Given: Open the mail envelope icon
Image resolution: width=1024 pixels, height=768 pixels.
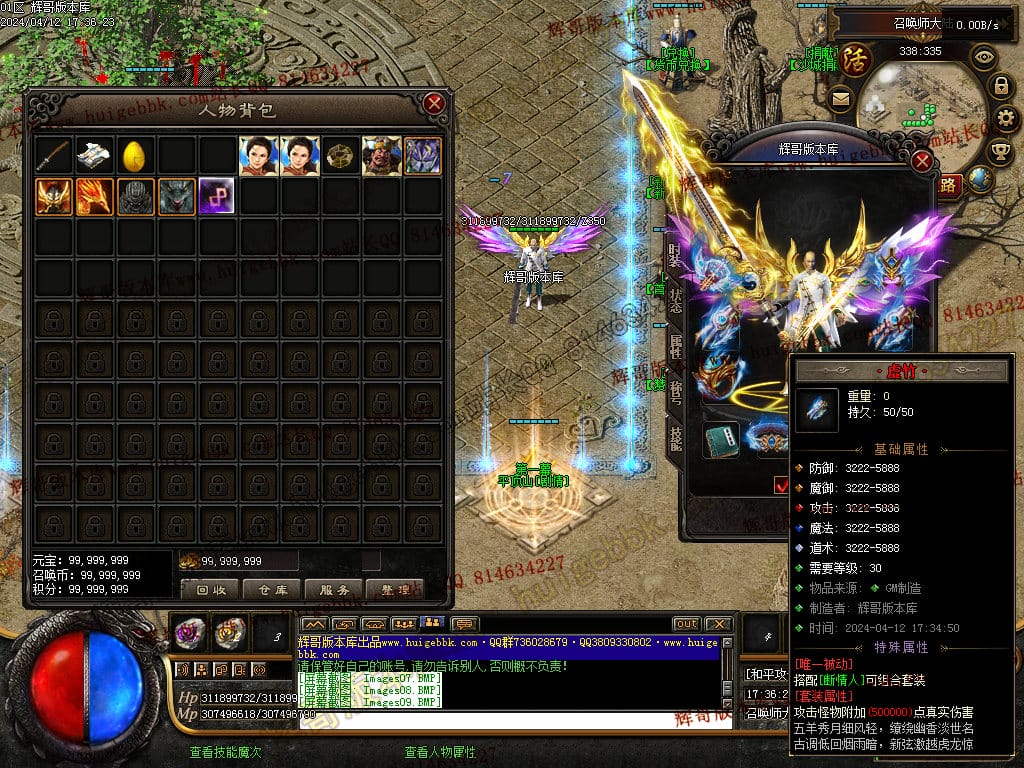Looking at the screenshot, I should (840, 99).
